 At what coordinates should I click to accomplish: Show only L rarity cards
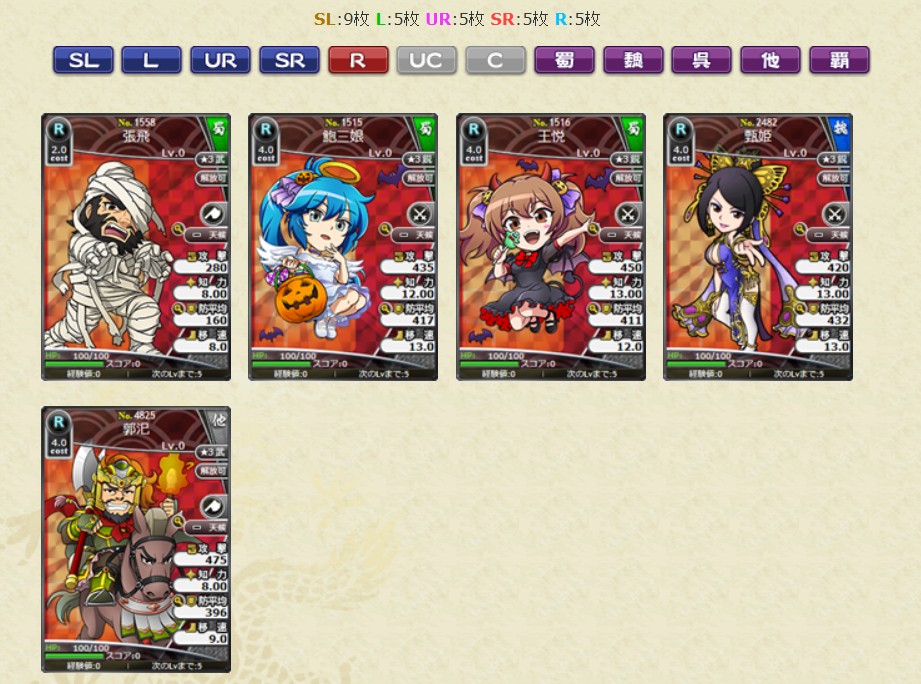(151, 60)
